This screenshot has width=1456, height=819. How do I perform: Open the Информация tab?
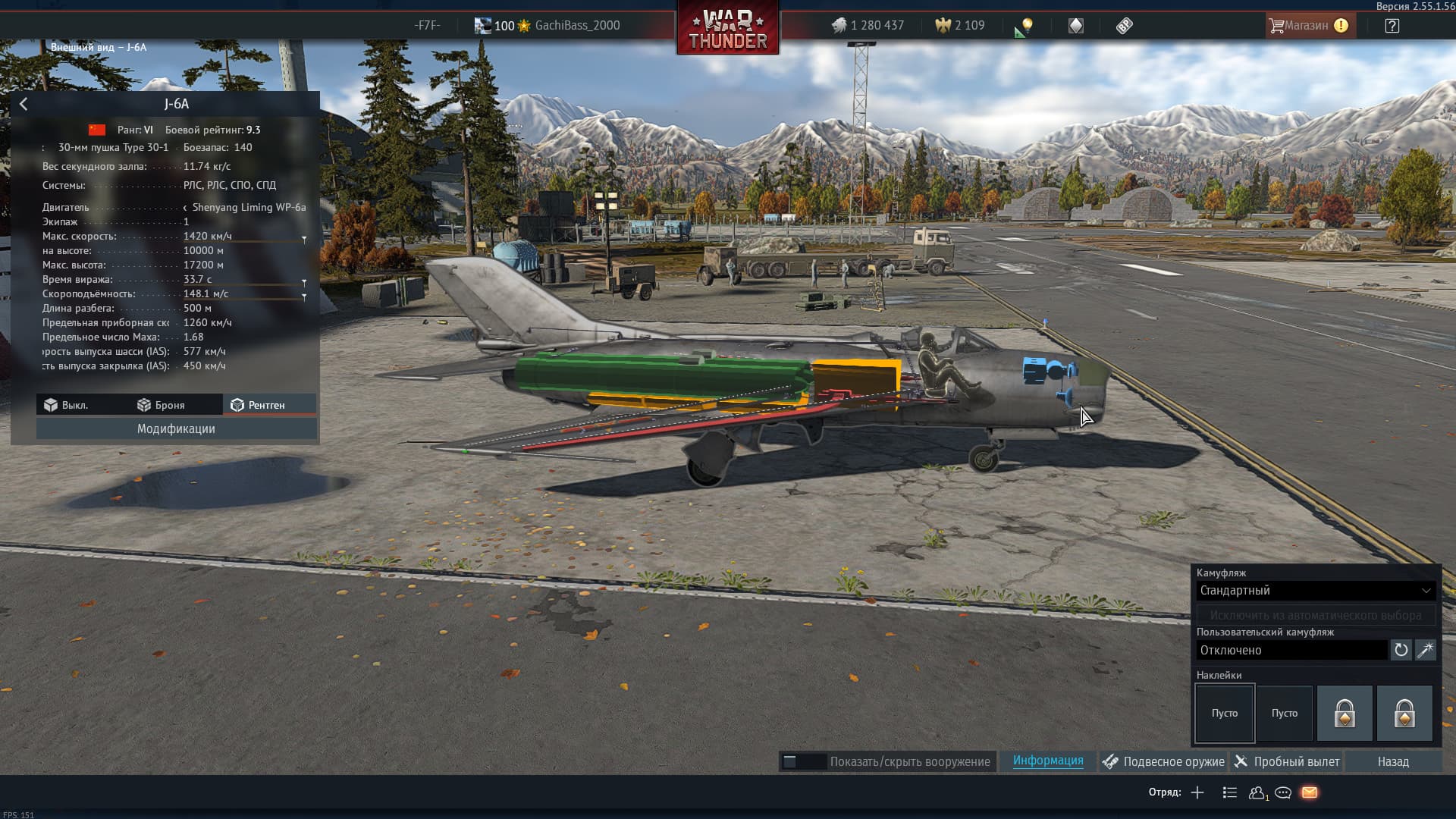[1048, 761]
